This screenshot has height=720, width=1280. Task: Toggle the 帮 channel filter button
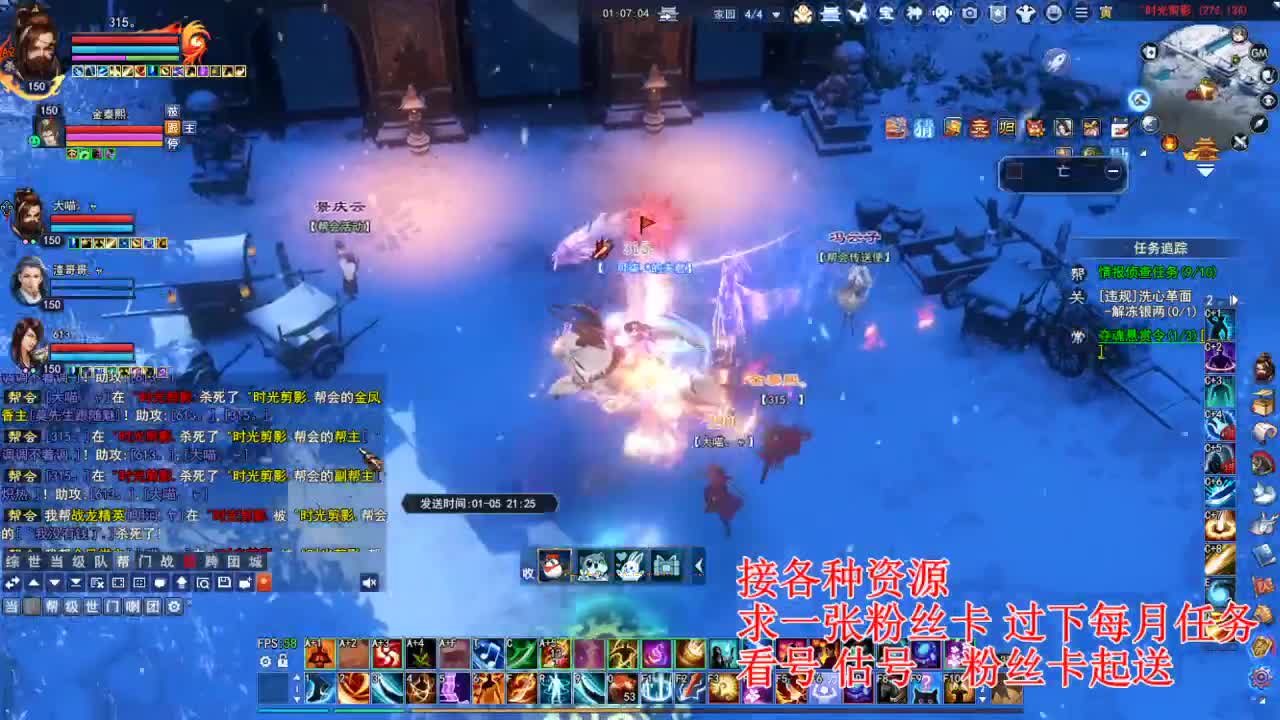coord(52,606)
